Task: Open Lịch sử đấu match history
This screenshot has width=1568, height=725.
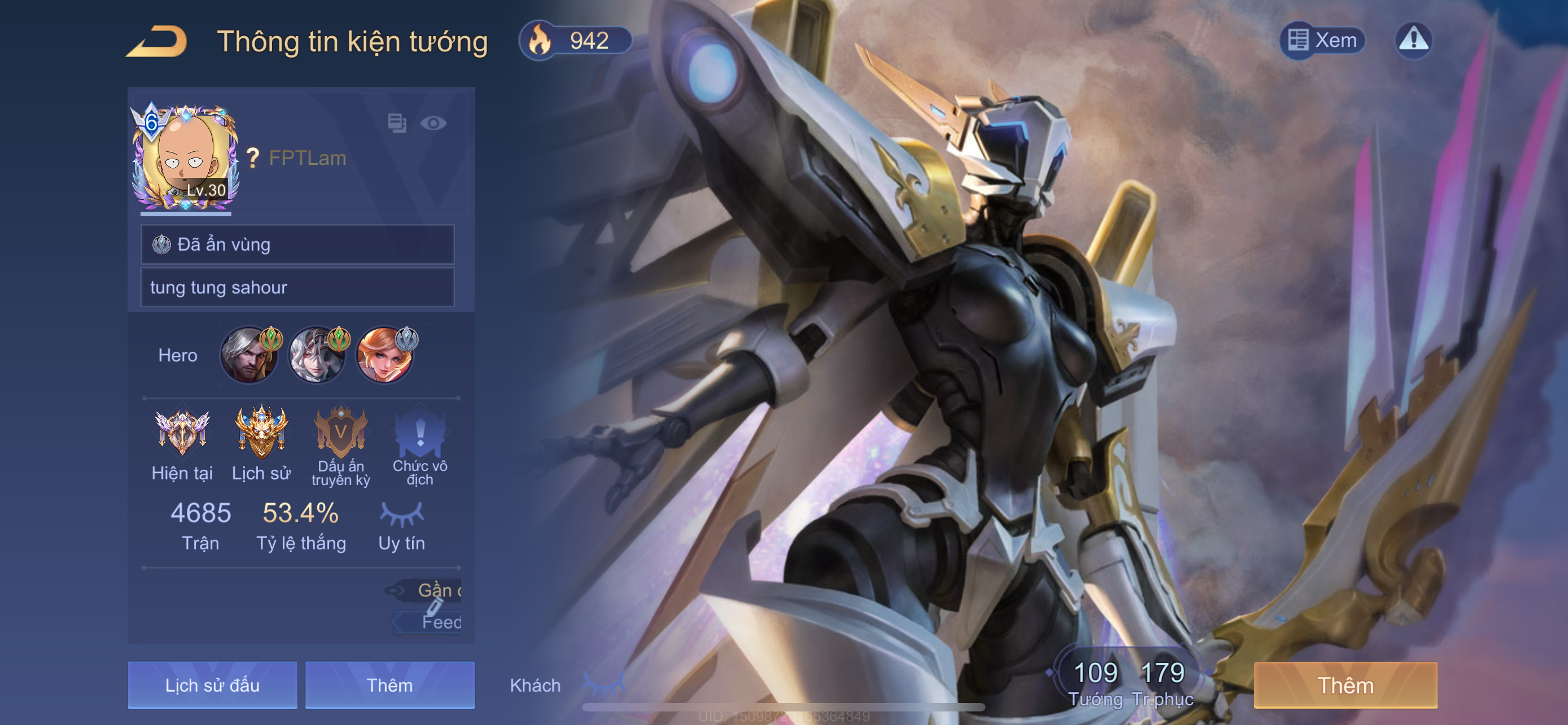Action: (x=212, y=685)
